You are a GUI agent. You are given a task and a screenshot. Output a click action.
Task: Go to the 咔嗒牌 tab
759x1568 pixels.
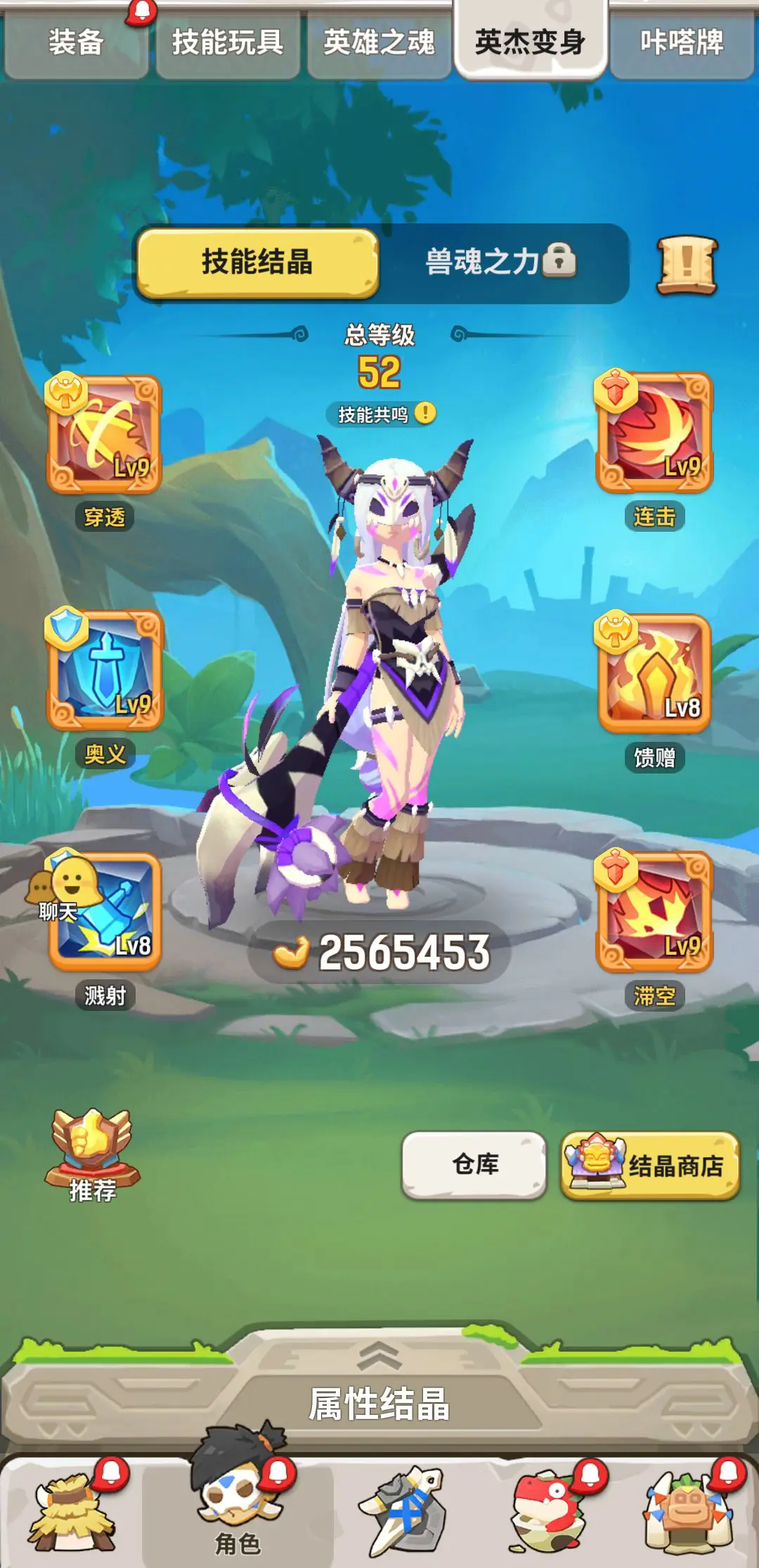681,42
